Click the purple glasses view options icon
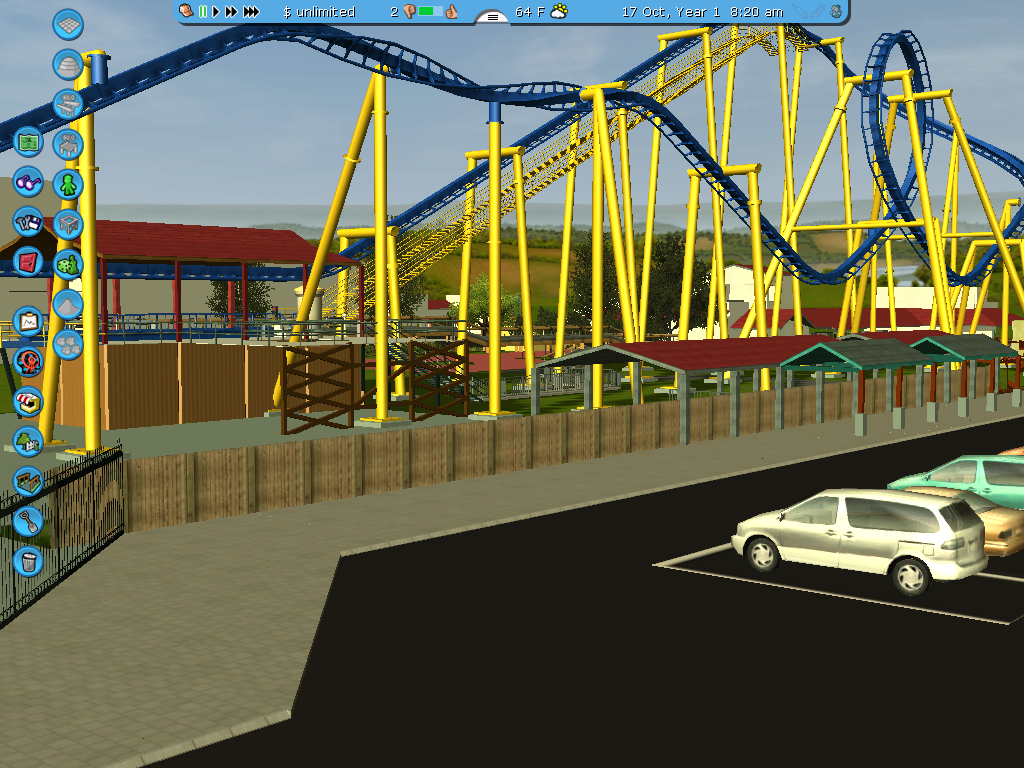The image size is (1024, 768). click(28, 183)
